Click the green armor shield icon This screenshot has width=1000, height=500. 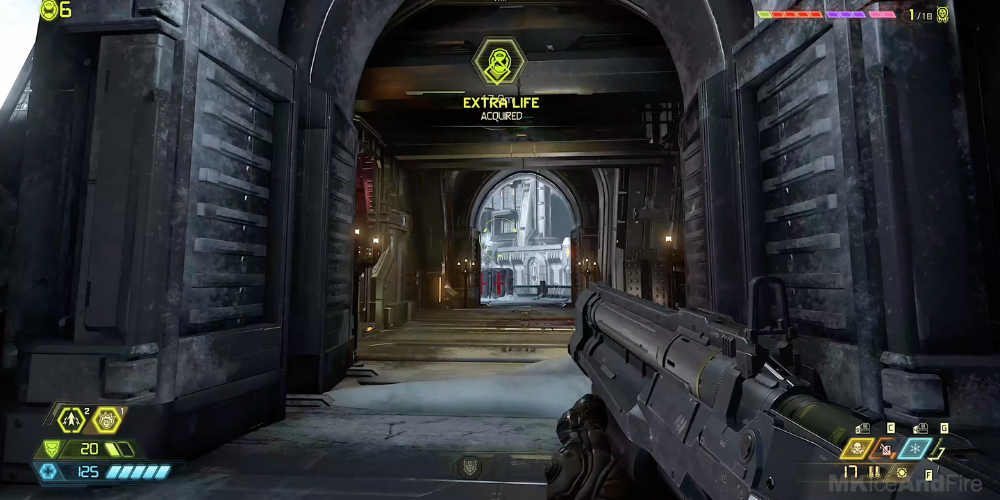(50, 450)
